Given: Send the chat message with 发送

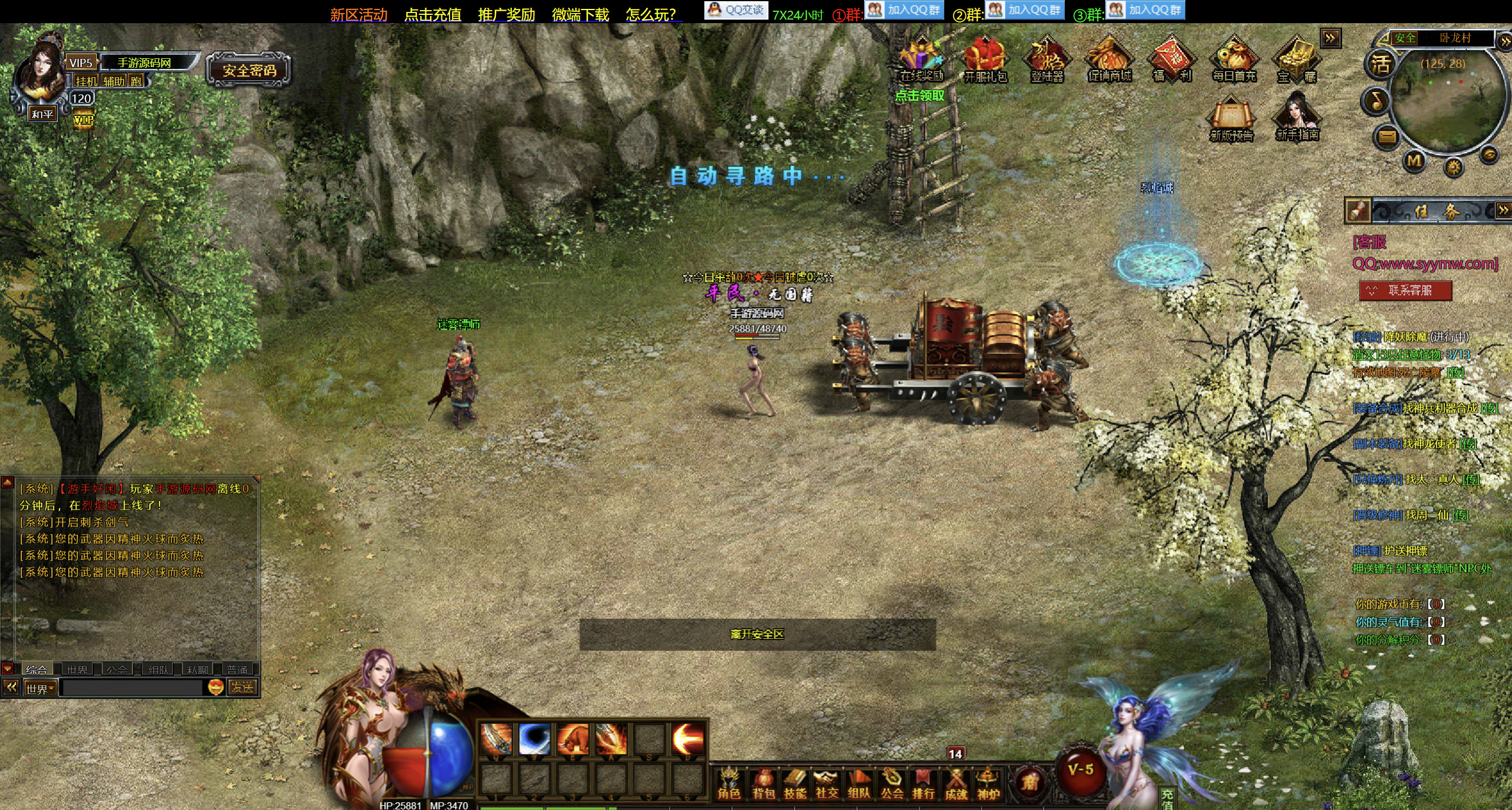Looking at the screenshot, I should 242,688.
